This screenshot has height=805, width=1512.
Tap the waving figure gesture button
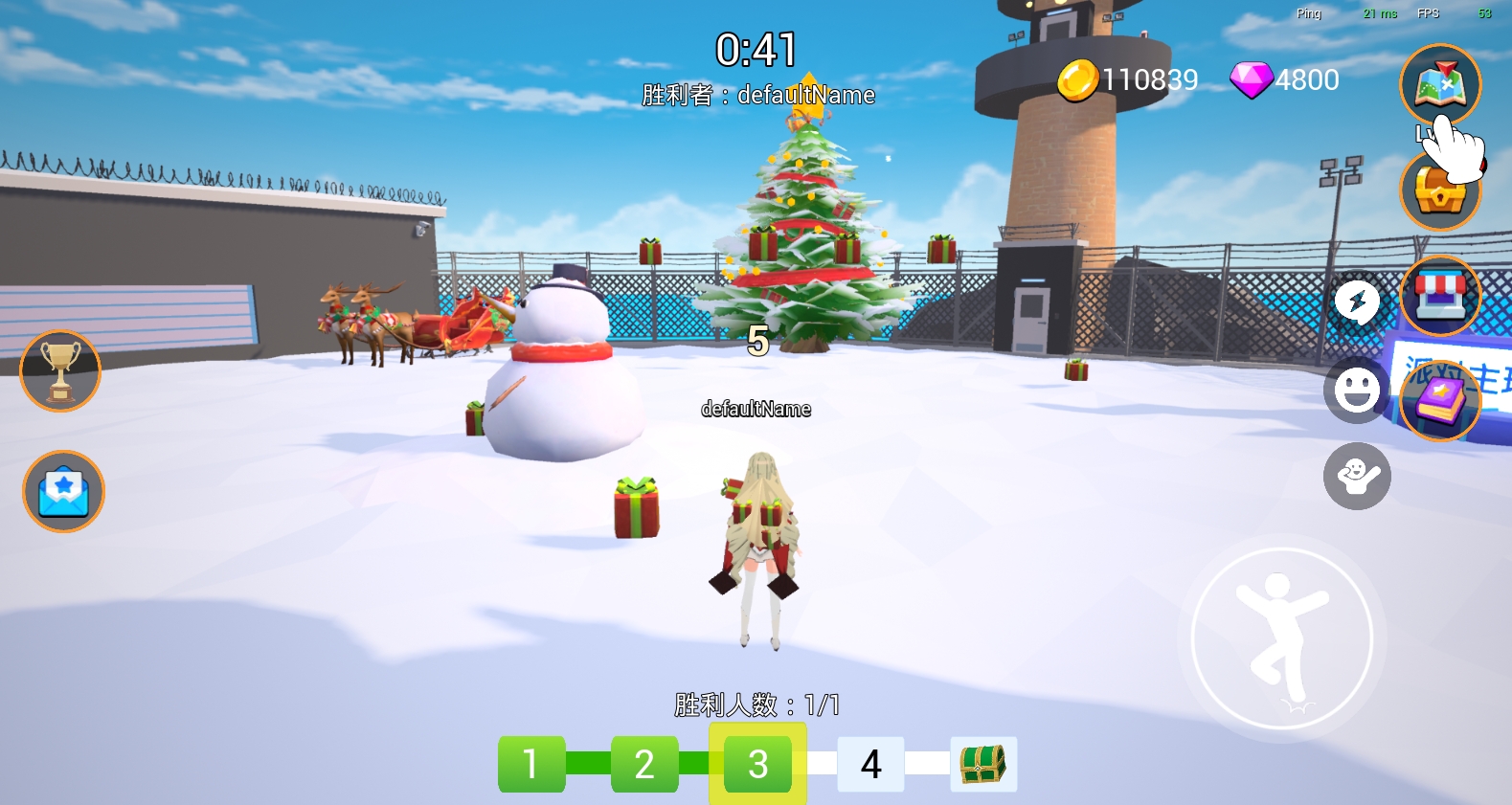[x=1357, y=476]
